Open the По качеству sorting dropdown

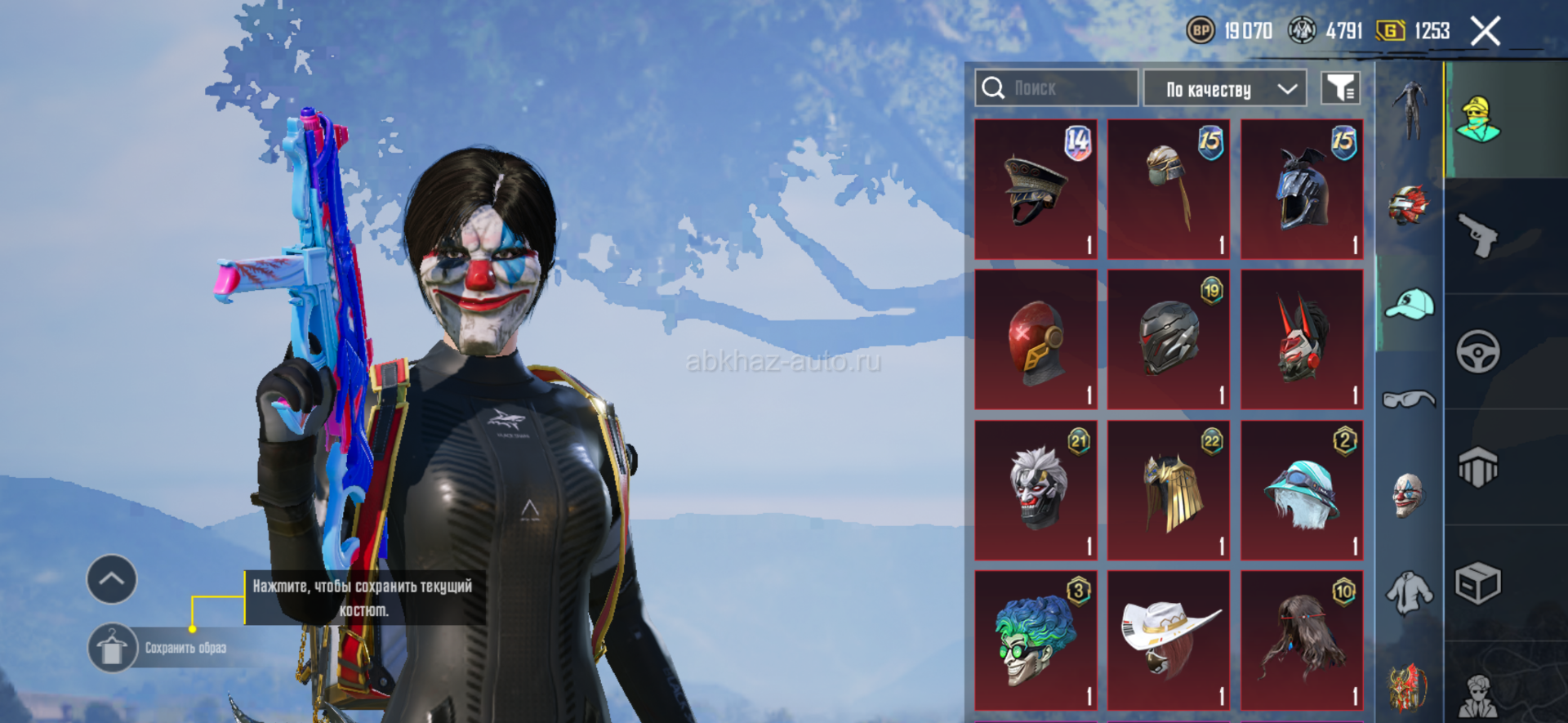click(1224, 88)
